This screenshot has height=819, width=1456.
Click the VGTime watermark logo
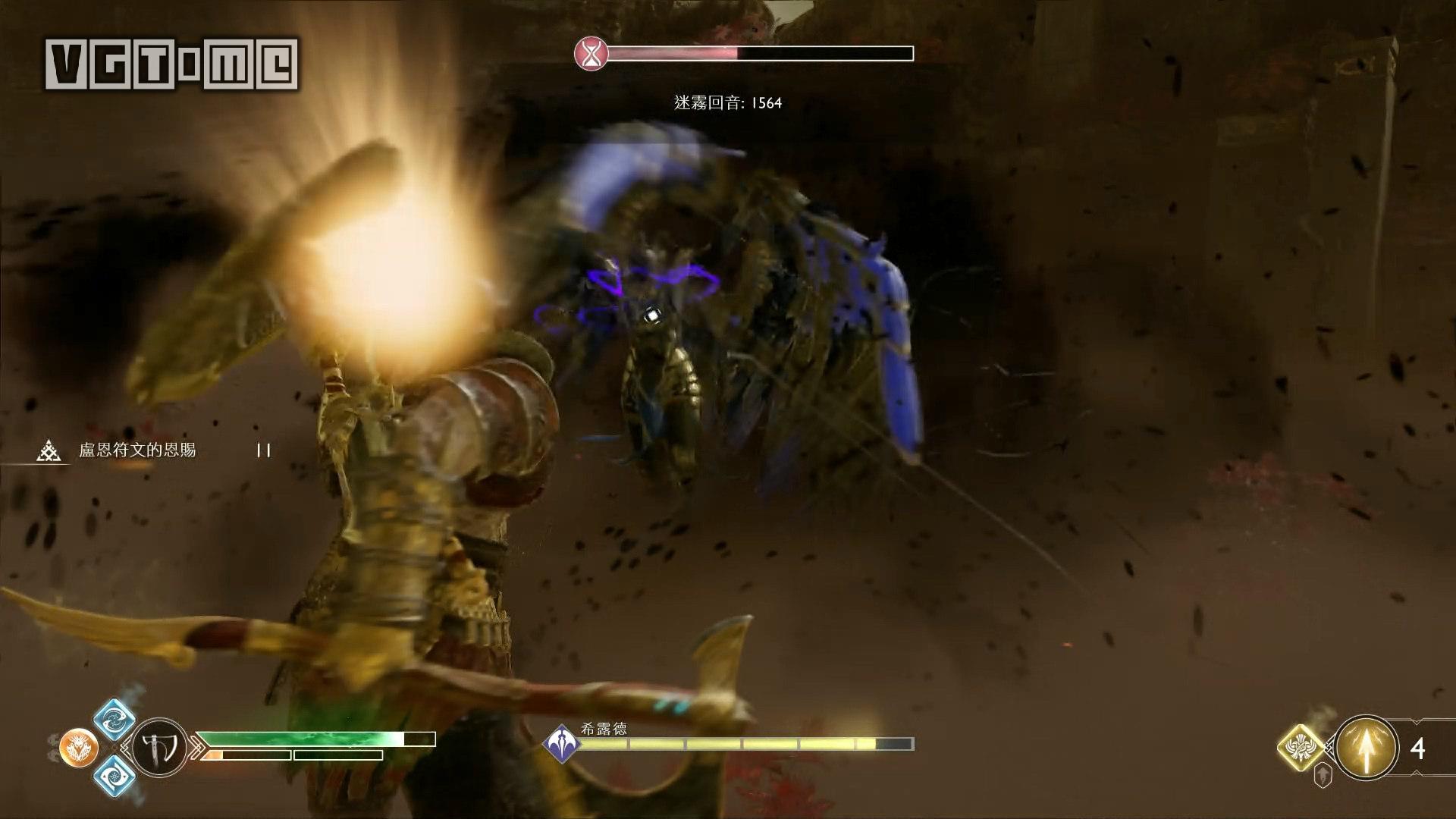pyautogui.click(x=172, y=64)
